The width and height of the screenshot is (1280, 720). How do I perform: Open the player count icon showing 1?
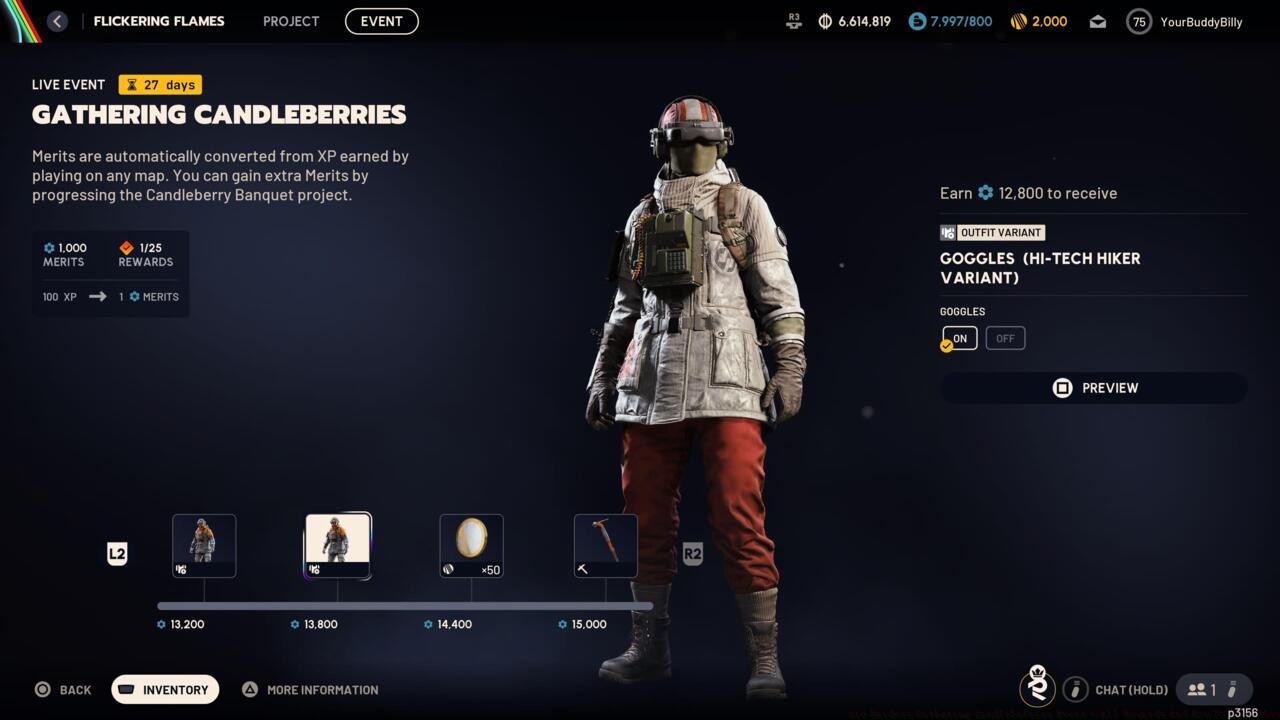pyautogui.click(x=1206, y=689)
